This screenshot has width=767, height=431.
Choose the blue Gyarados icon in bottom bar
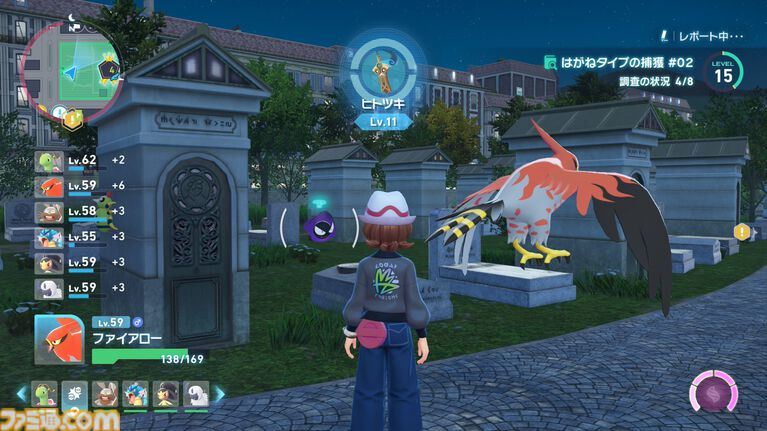click(135, 394)
